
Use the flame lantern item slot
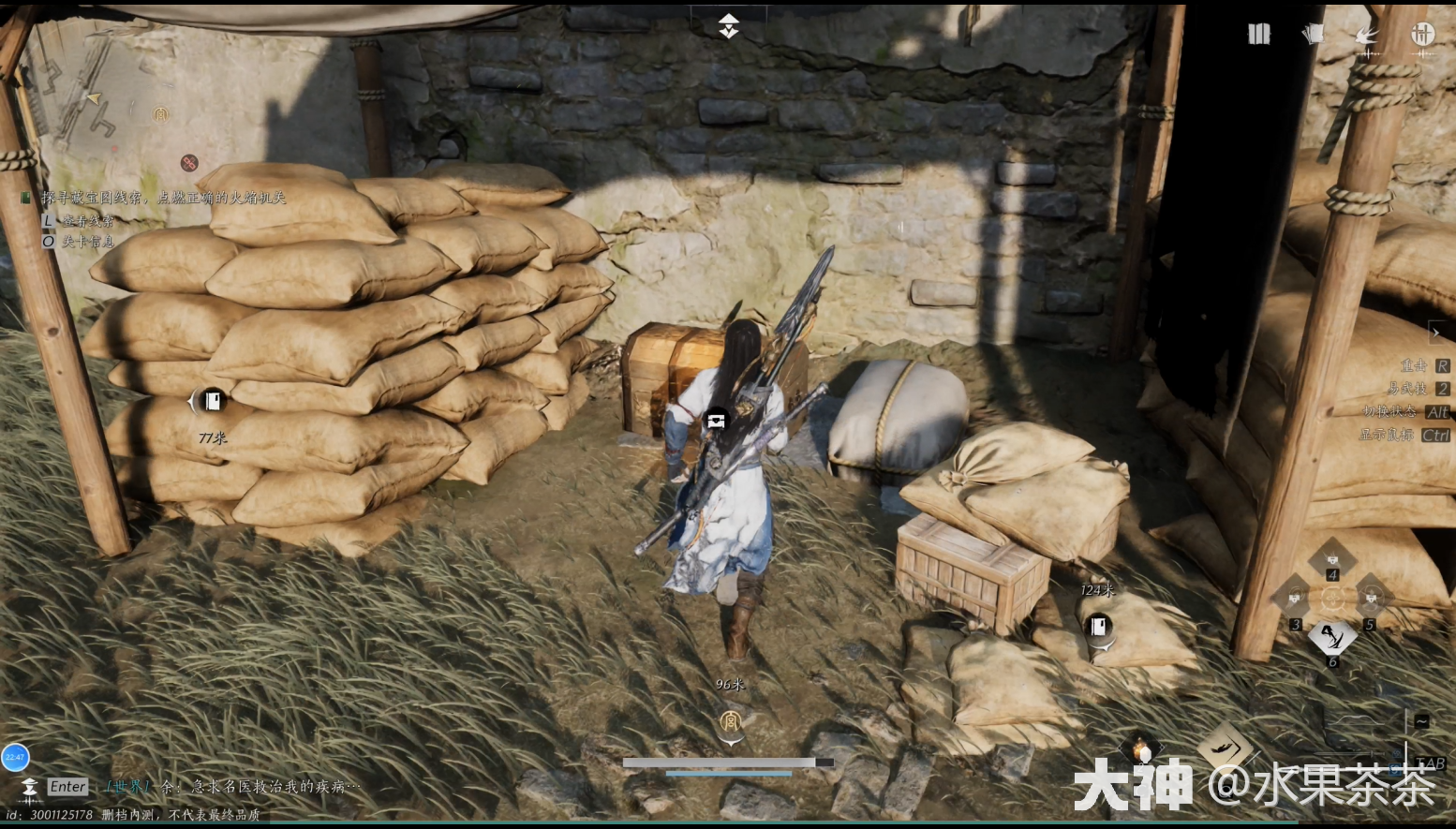1141,749
